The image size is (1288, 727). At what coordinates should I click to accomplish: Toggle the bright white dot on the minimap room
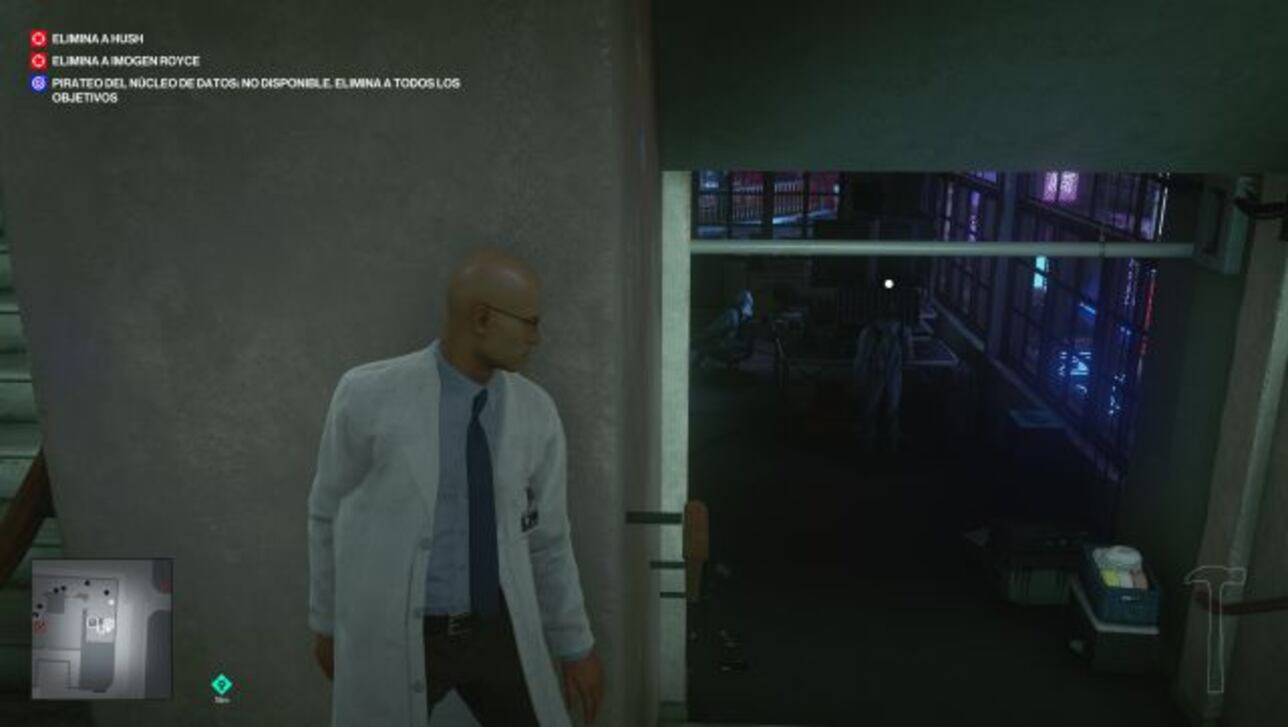(111, 602)
